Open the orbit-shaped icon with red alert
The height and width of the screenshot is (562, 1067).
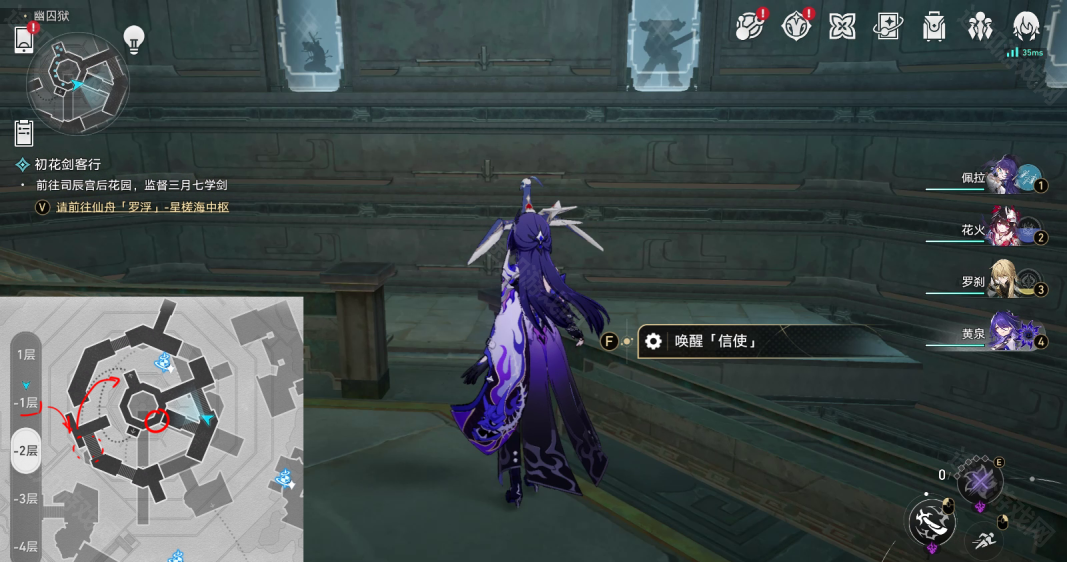(x=749, y=26)
